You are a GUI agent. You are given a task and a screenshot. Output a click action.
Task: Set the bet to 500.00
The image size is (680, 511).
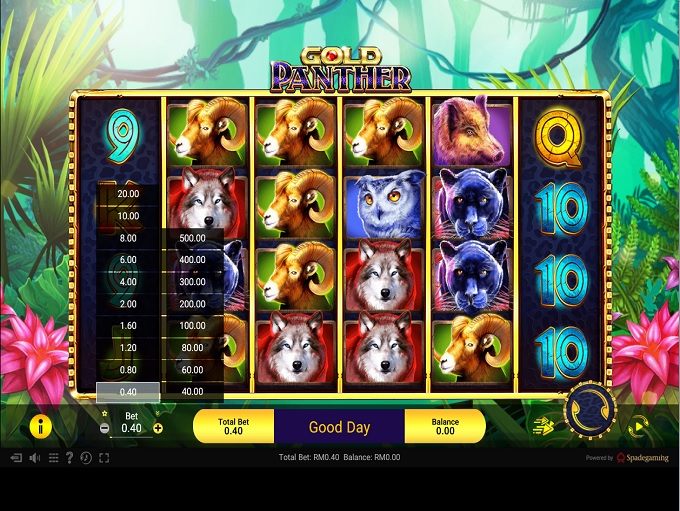coord(192,238)
